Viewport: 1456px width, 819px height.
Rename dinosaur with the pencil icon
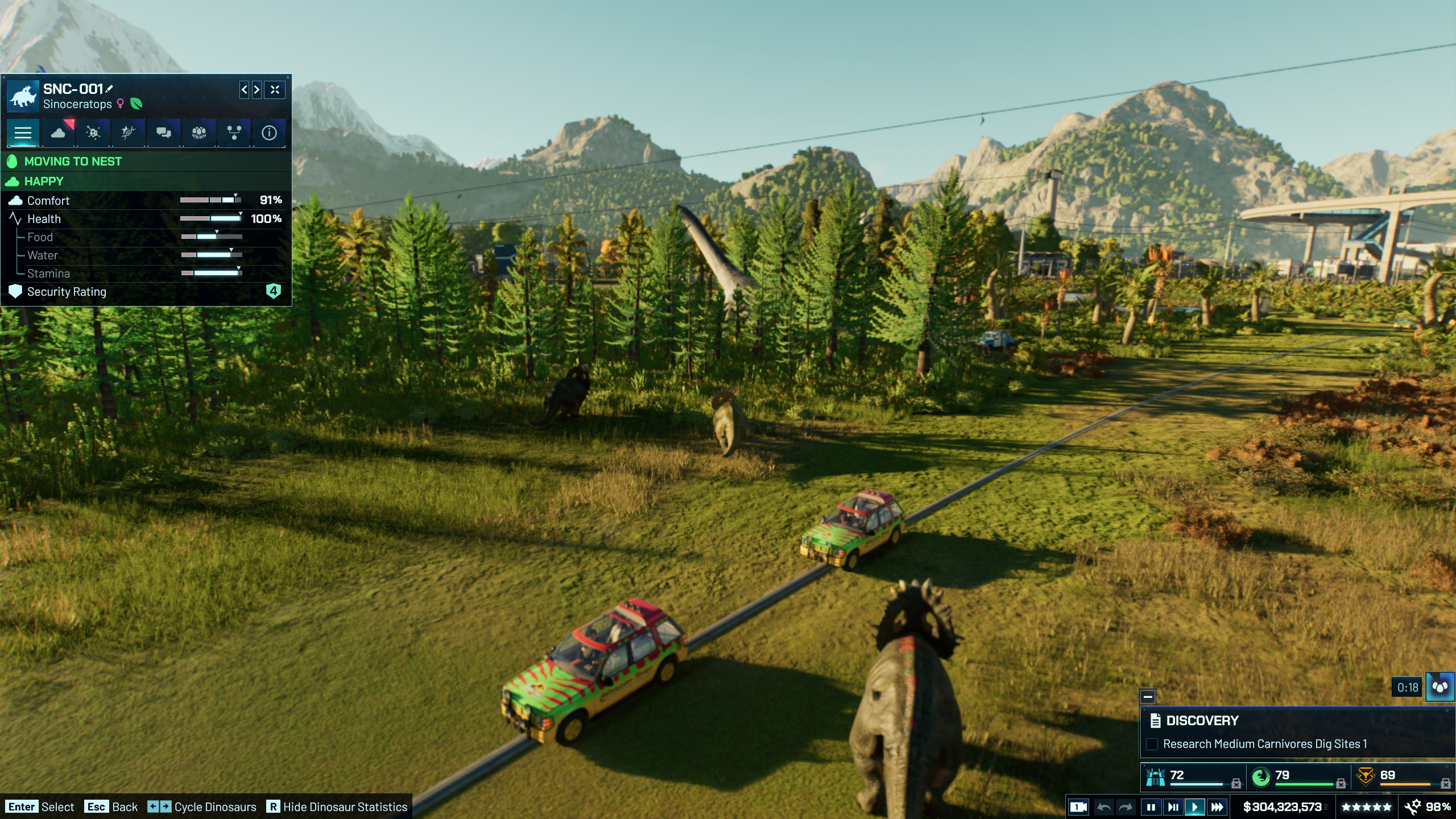pos(110,89)
